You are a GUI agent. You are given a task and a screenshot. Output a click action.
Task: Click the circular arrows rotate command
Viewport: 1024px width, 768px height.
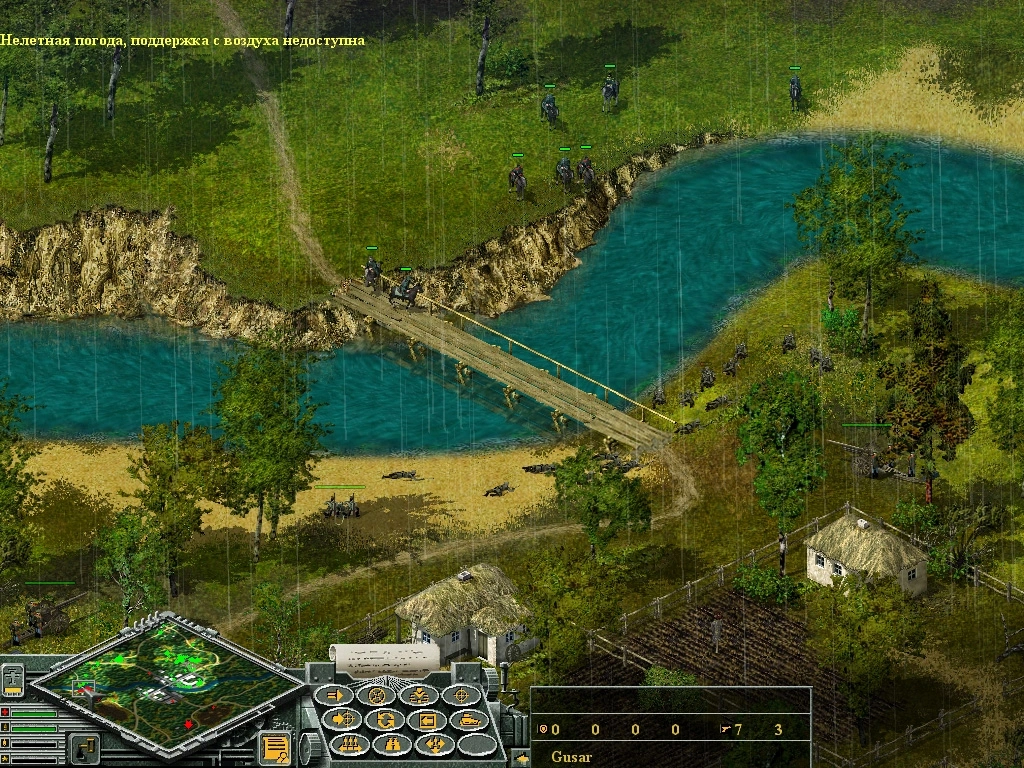(385, 719)
